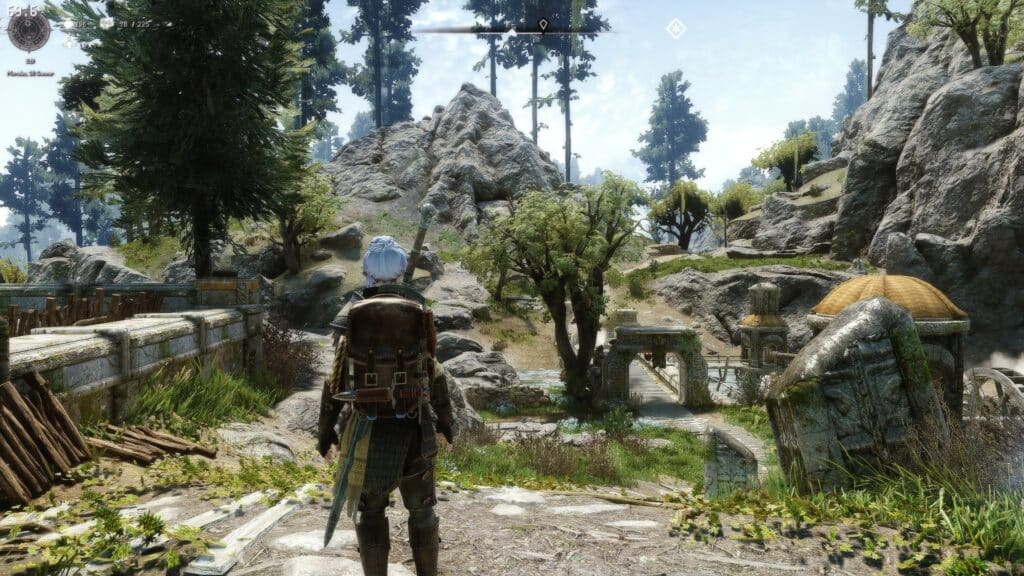
Task: Click the carry weight icon beside 225
Action: coord(106,22)
